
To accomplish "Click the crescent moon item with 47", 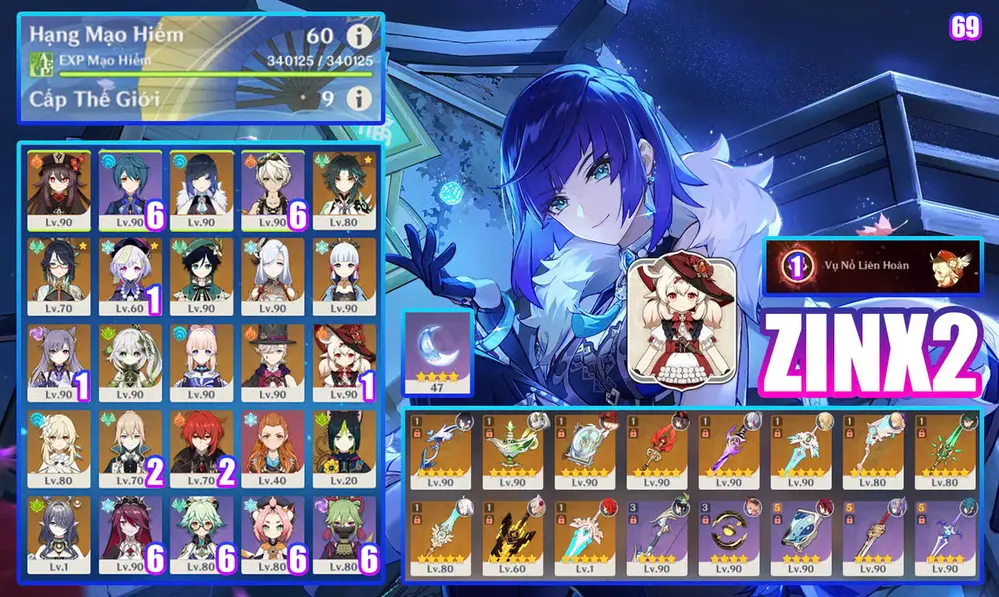I will click(436, 350).
